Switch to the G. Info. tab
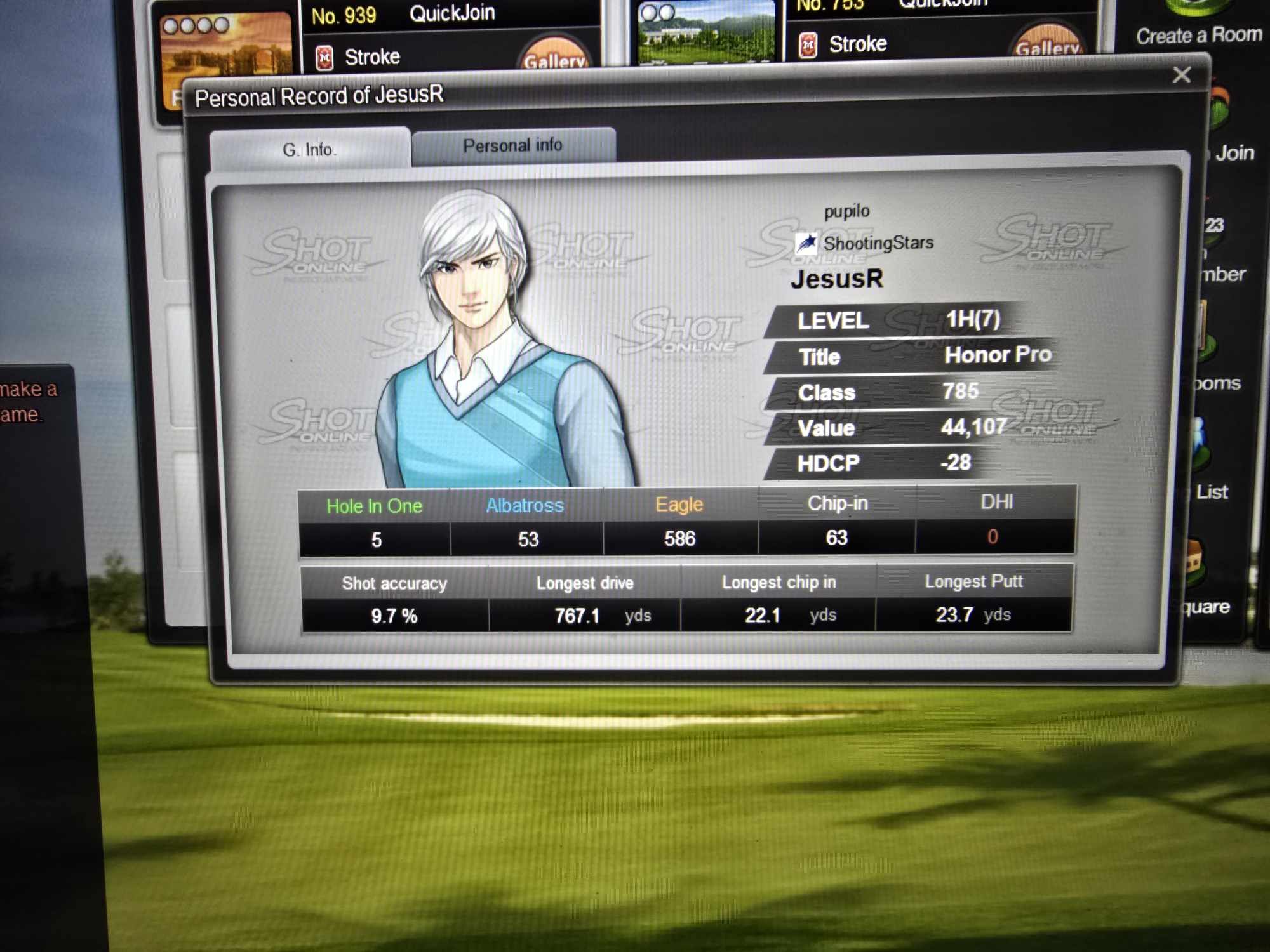This screenshot has height=952, width=1270. pos(309,149)
